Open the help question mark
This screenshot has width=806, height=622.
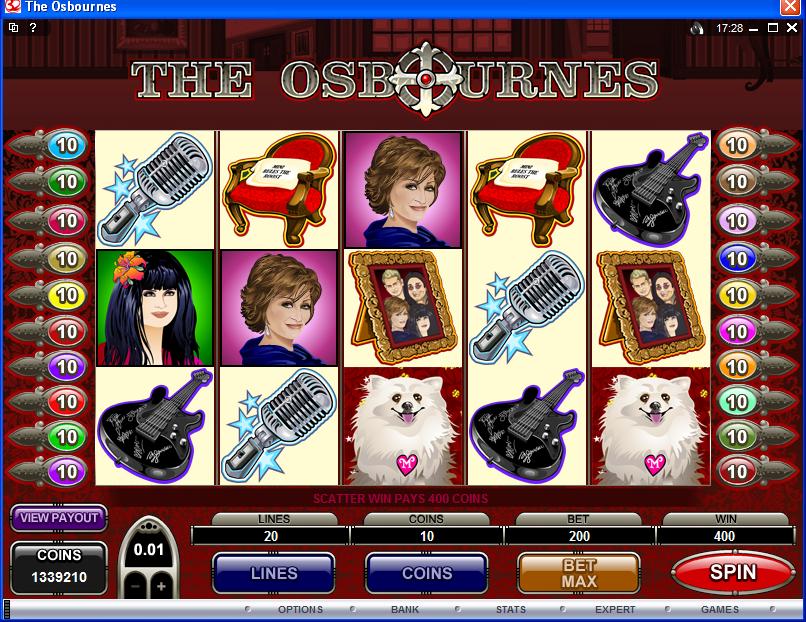coord(33,28)
